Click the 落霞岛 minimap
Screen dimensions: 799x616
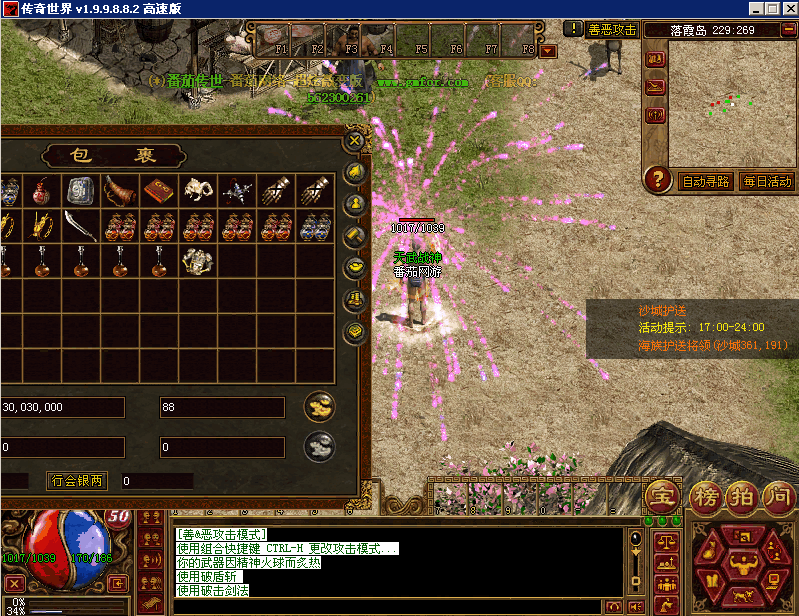[x=729, y=102]
